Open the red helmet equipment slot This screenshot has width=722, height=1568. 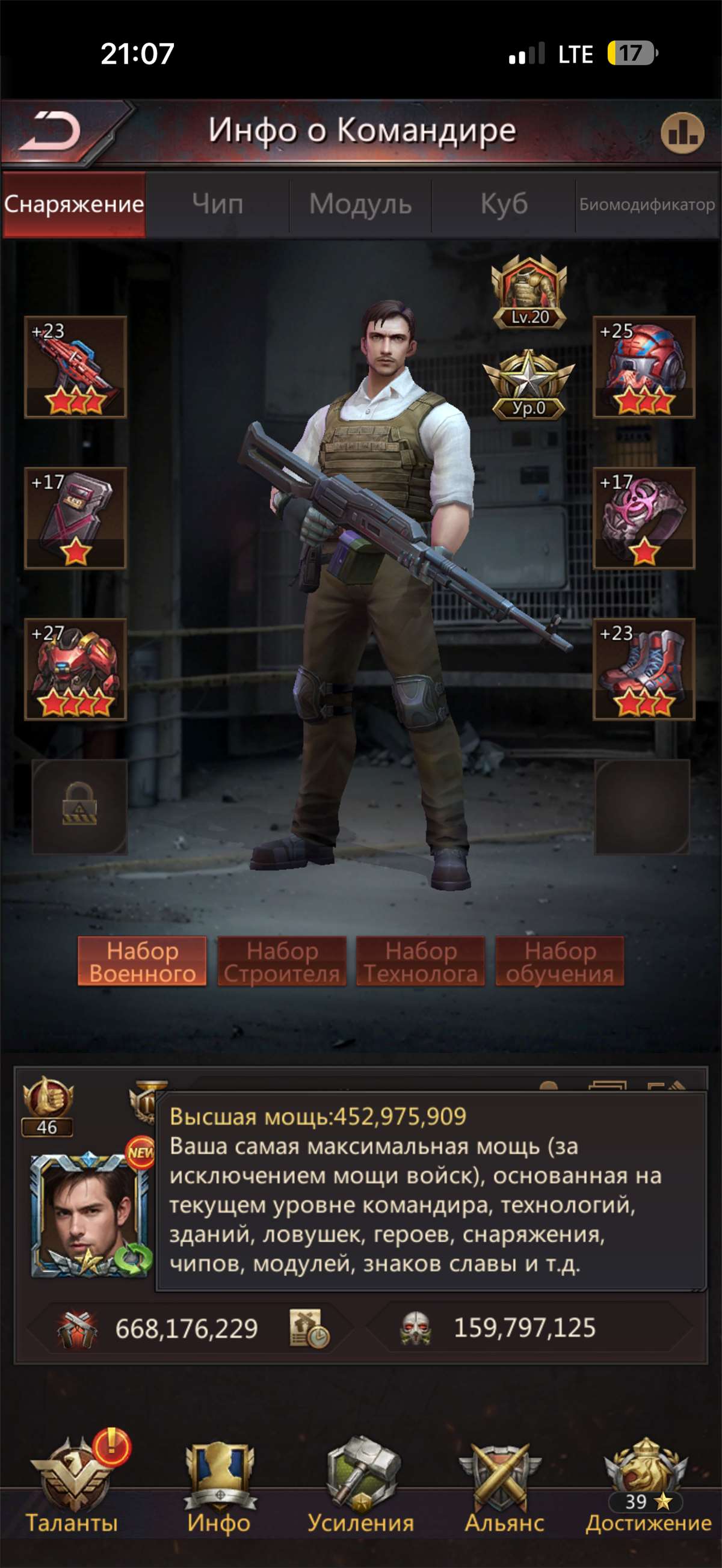point(644,367)
